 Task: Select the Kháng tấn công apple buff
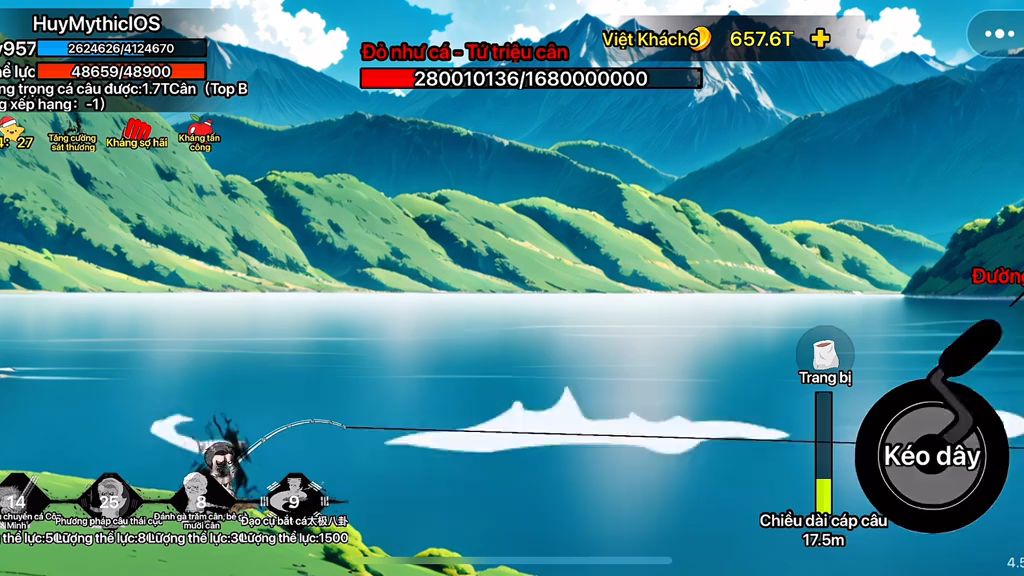200,131
